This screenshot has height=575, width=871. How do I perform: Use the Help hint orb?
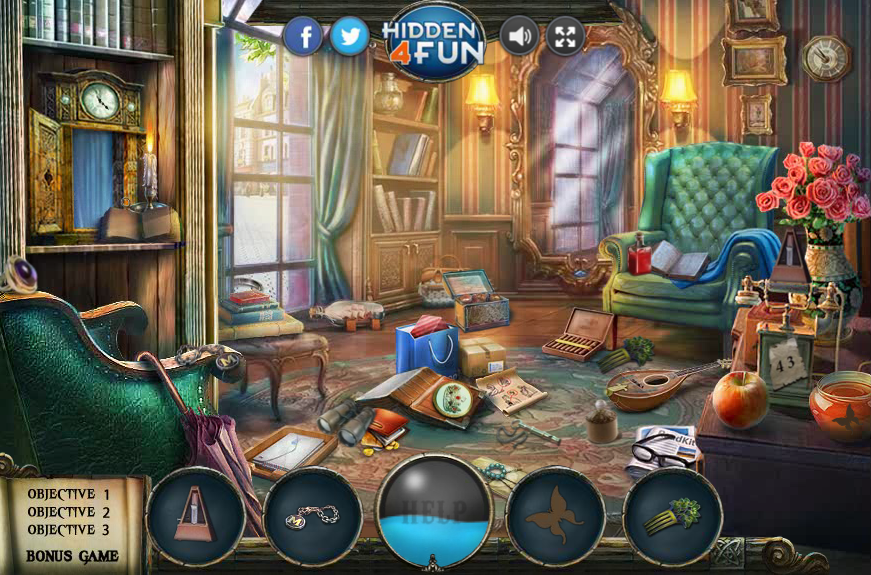[x=434, y=508]
